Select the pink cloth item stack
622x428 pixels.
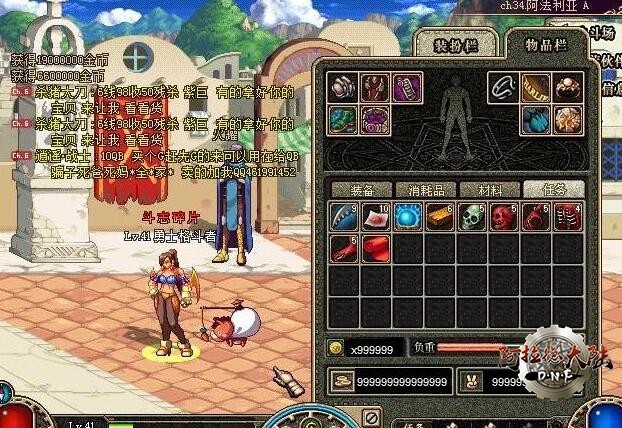click(x=376, y=217)
